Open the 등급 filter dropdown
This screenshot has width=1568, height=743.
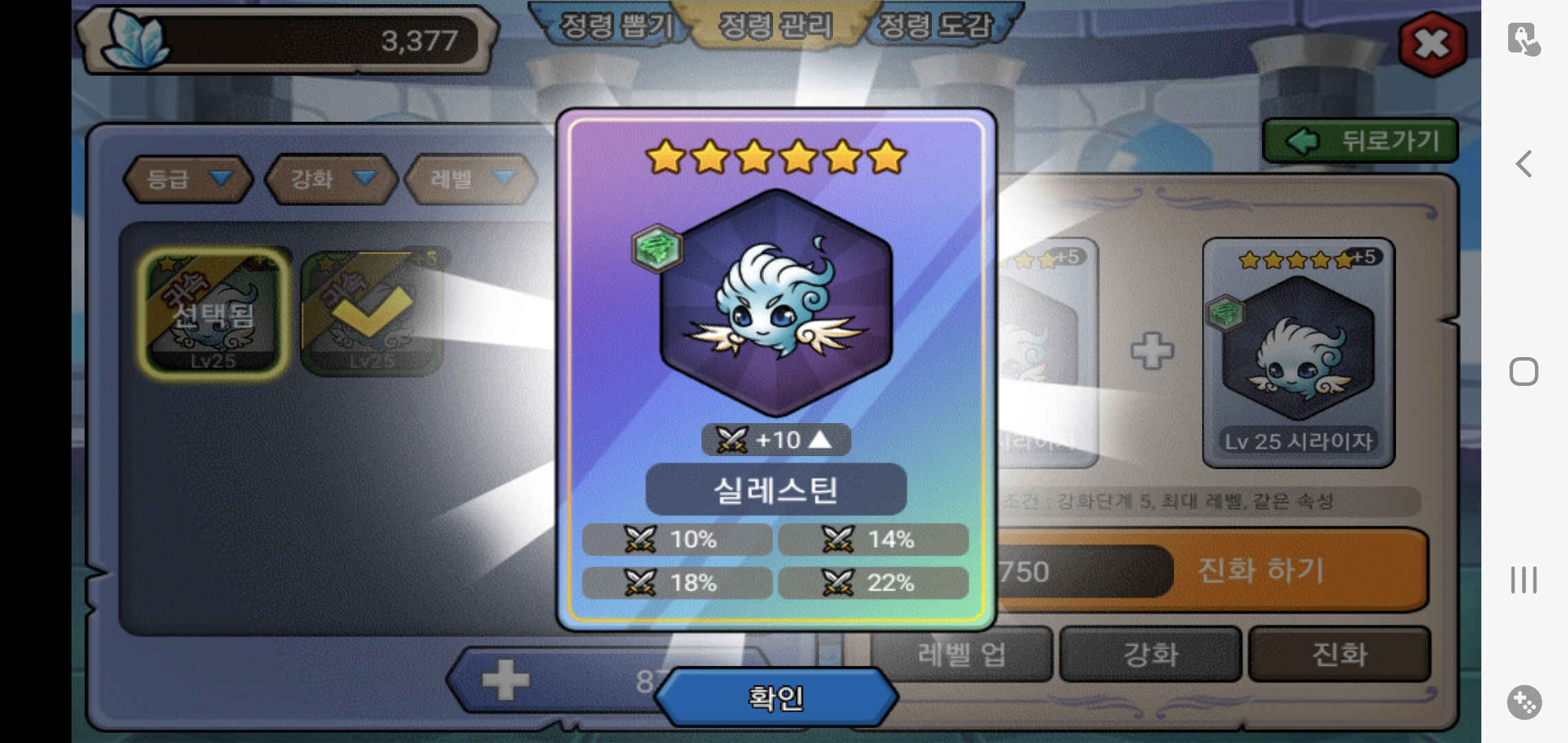(188, 179)
